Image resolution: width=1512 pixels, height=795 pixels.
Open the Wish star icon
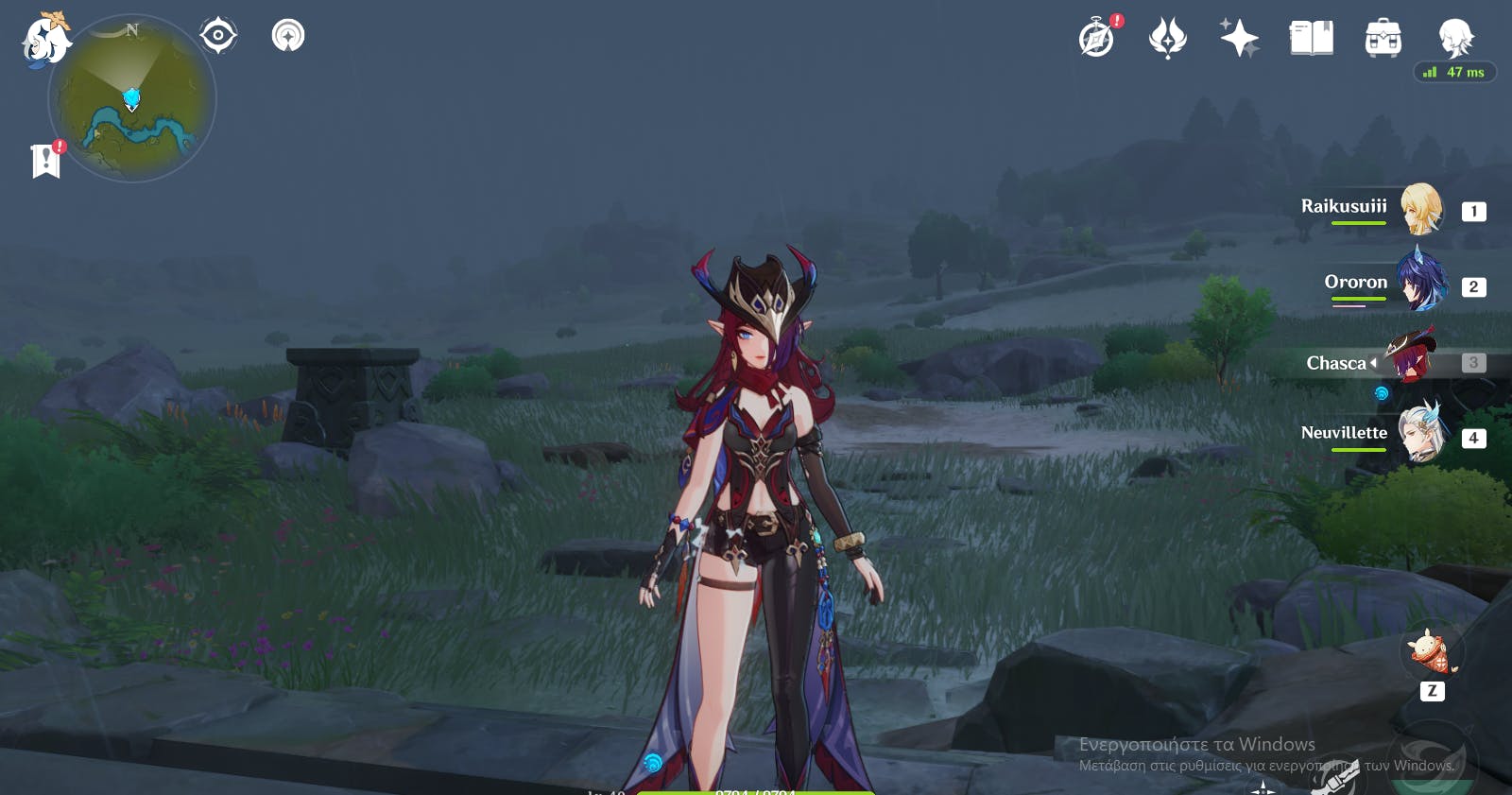pyautogui.click(x=1239, y=39)
